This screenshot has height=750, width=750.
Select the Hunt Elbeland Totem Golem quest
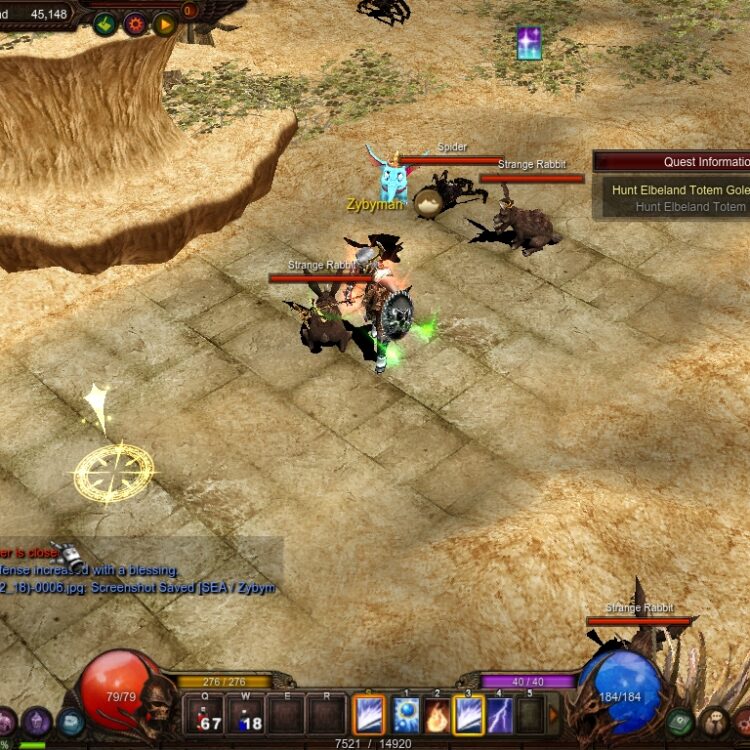tap(680, 190)
